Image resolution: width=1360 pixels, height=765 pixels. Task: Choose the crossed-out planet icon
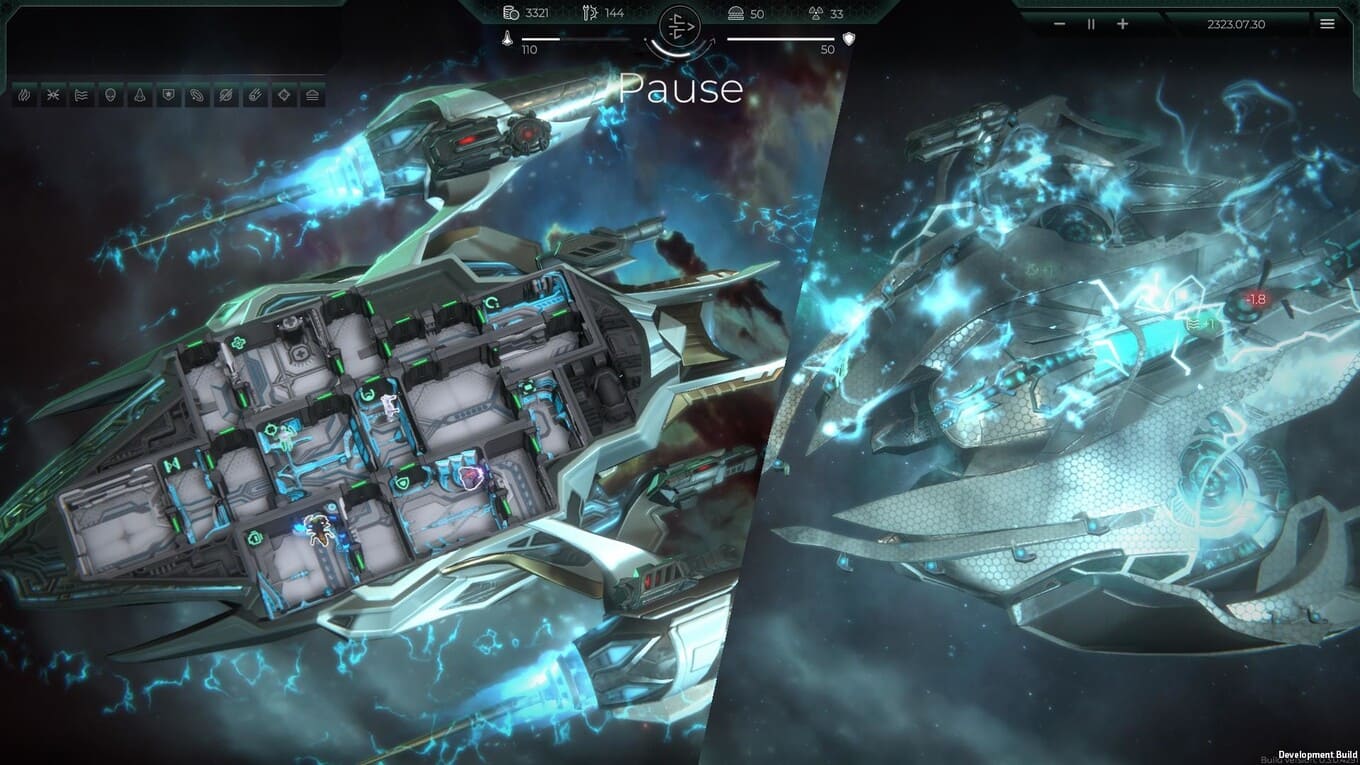[227, 96]
